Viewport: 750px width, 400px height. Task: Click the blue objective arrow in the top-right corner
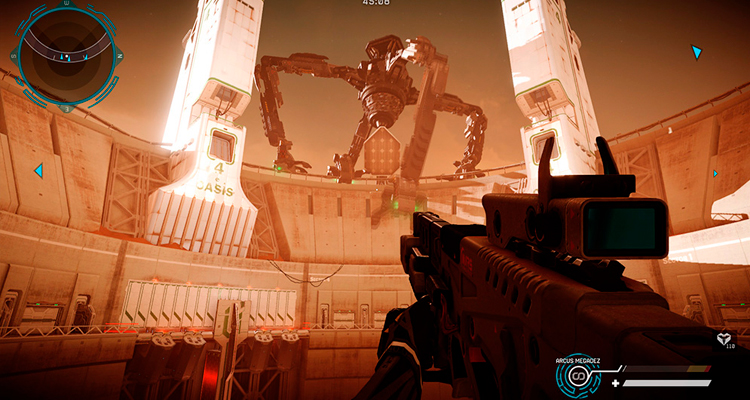pos(697,52)
